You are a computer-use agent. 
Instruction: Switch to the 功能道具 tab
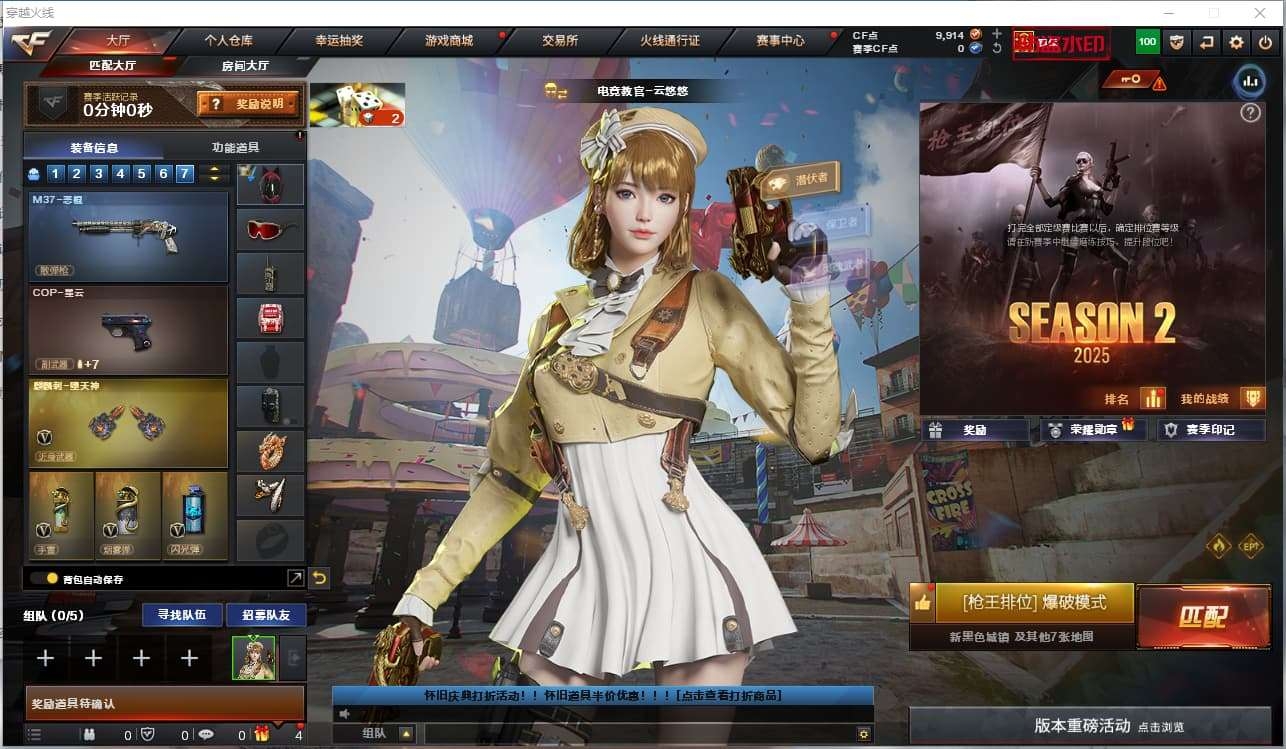click(235, 147)
